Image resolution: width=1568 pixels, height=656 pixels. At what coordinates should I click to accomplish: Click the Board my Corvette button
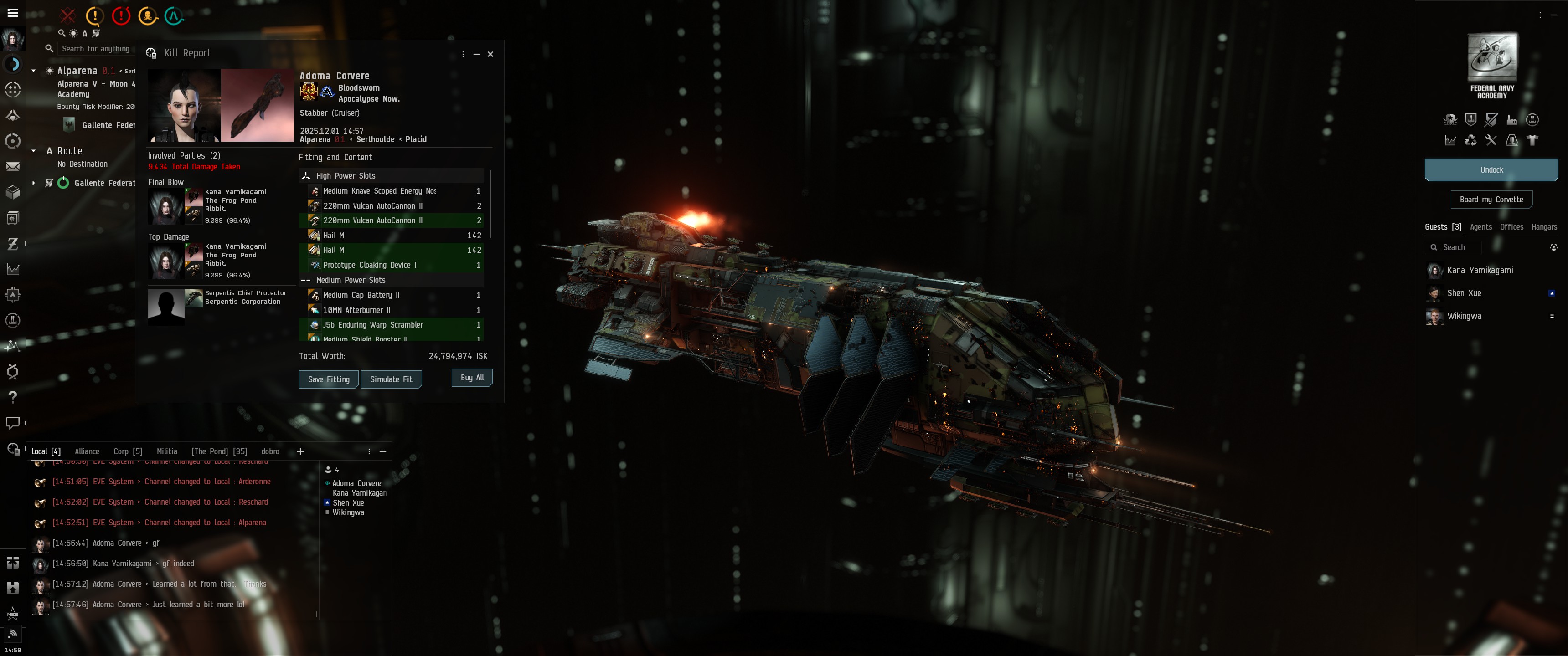(1491, 200)
